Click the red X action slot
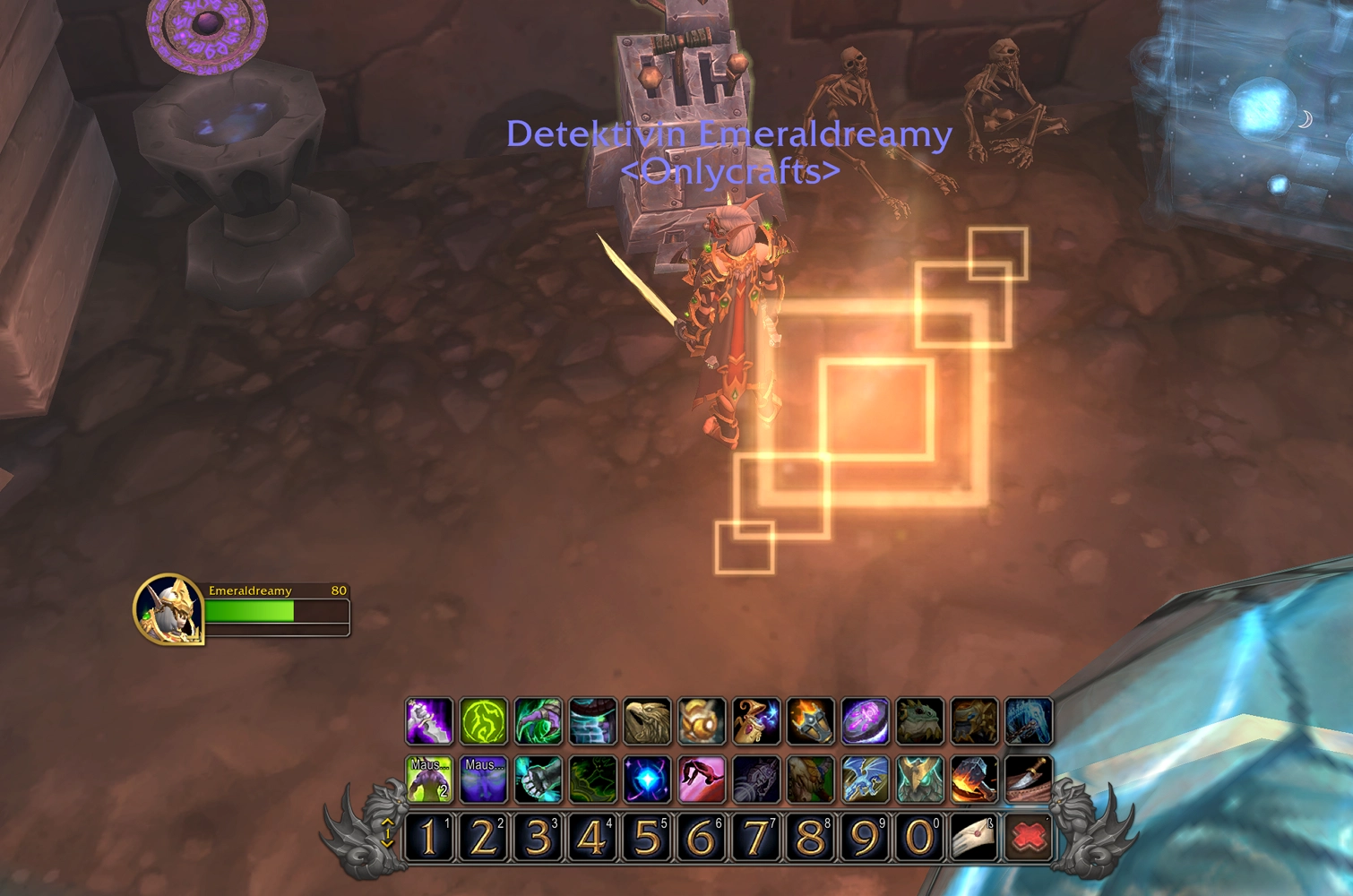This screenshot has height=896, width=1353. tap(1029, 838)
